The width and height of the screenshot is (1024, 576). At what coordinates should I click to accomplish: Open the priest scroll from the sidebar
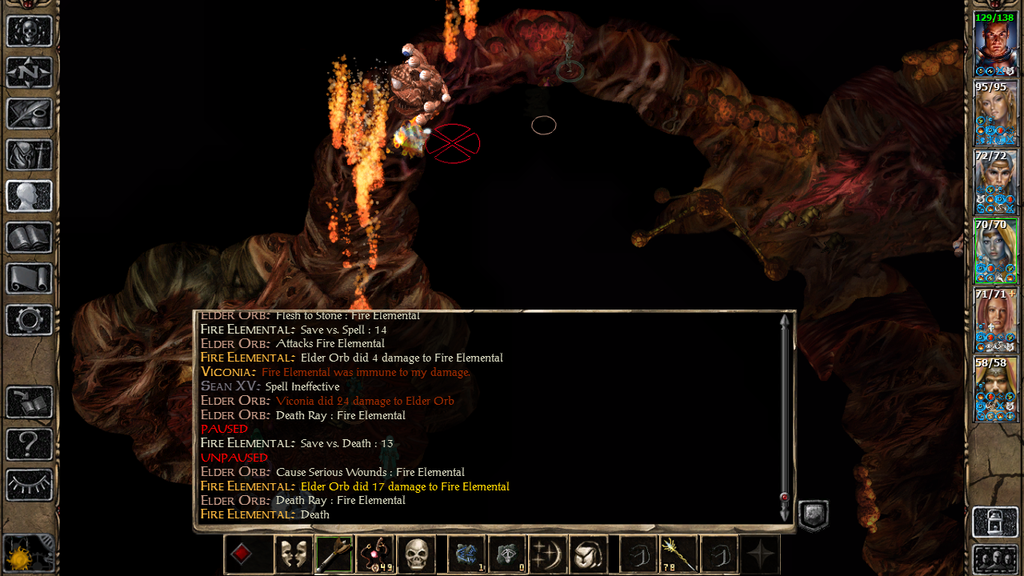click(x=29, y=278)
